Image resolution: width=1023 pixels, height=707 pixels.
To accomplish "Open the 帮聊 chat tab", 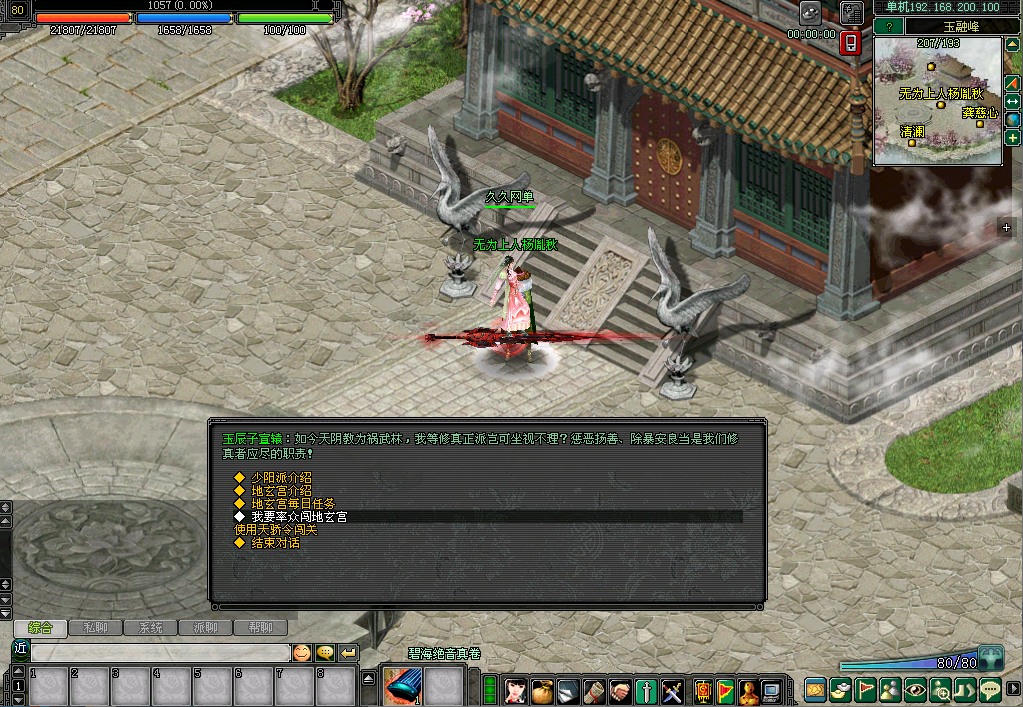I will pyautogui.click(x=260, y=628).
